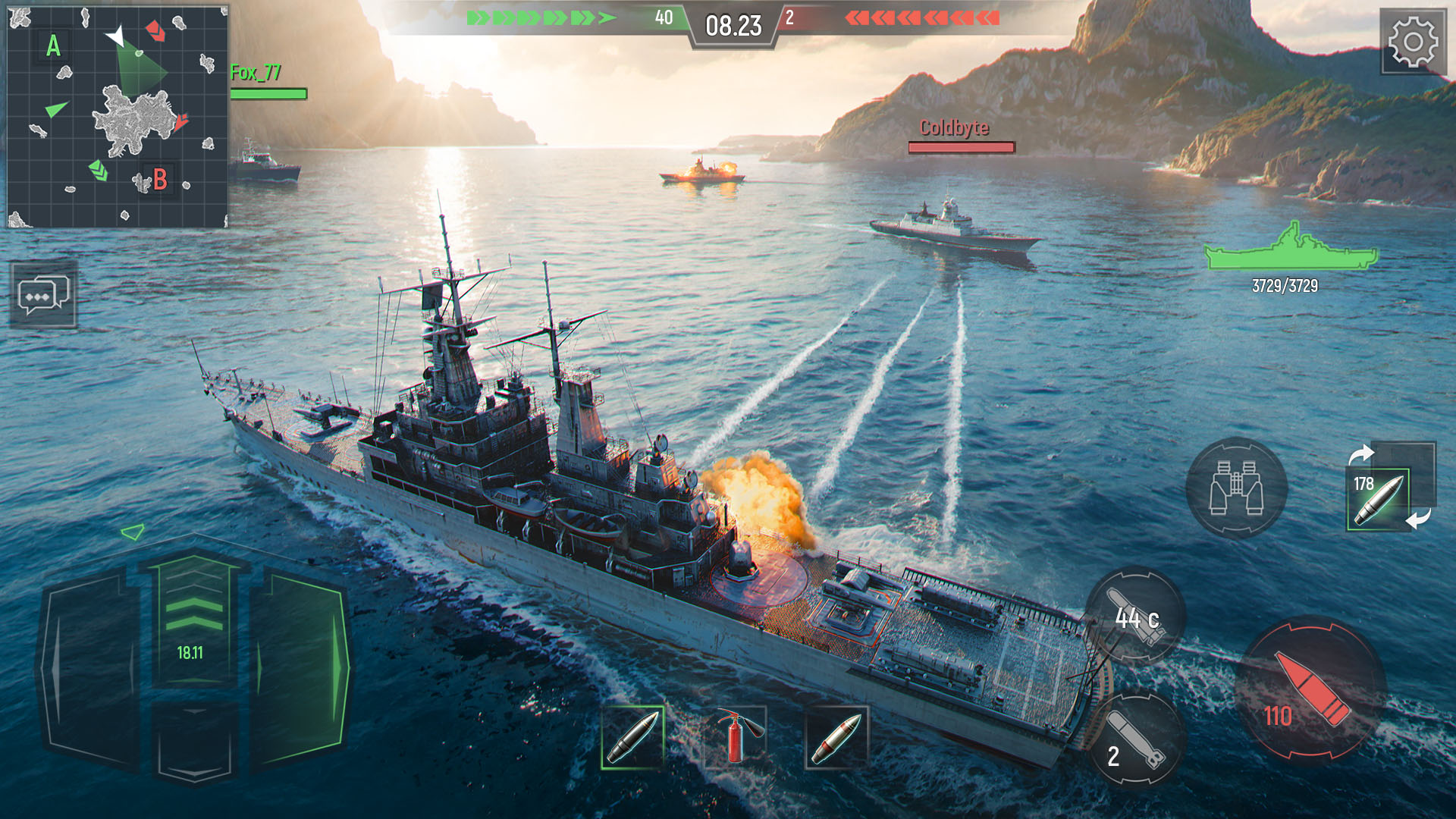The width and height of the screenshot is (1456, 819).
Task: Tap capture point B on the minimap
Action: [x=159, y=180]
